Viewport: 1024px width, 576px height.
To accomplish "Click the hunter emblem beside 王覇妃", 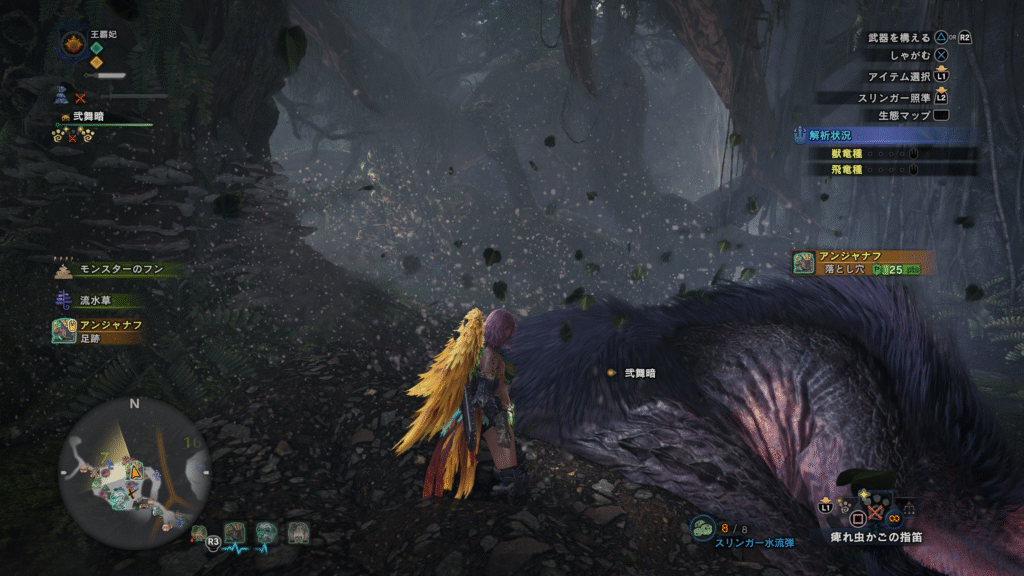I will (73, 43).
